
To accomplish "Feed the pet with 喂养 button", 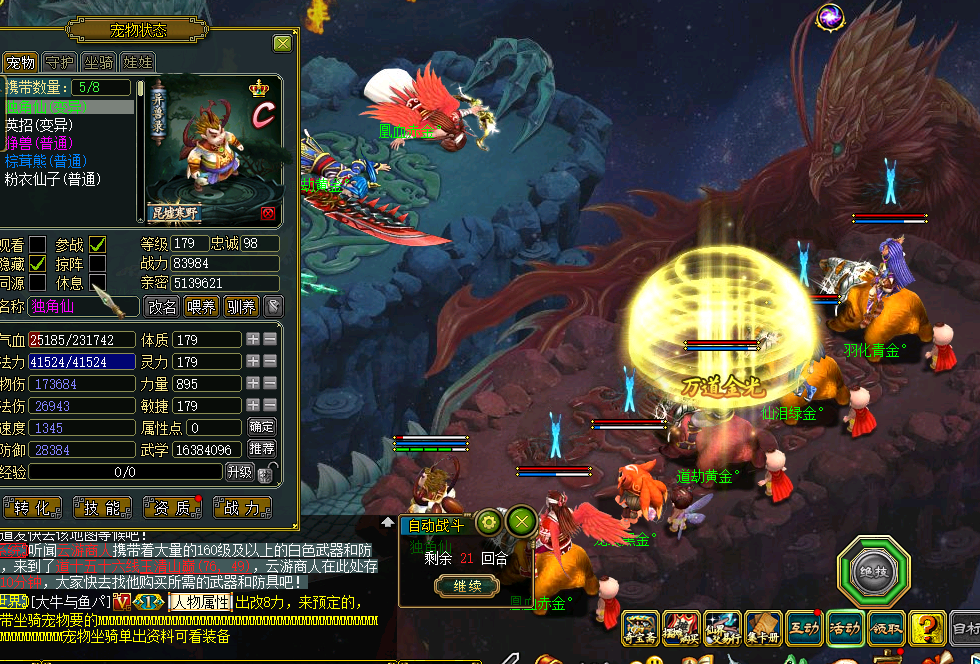I will [202, 307].
